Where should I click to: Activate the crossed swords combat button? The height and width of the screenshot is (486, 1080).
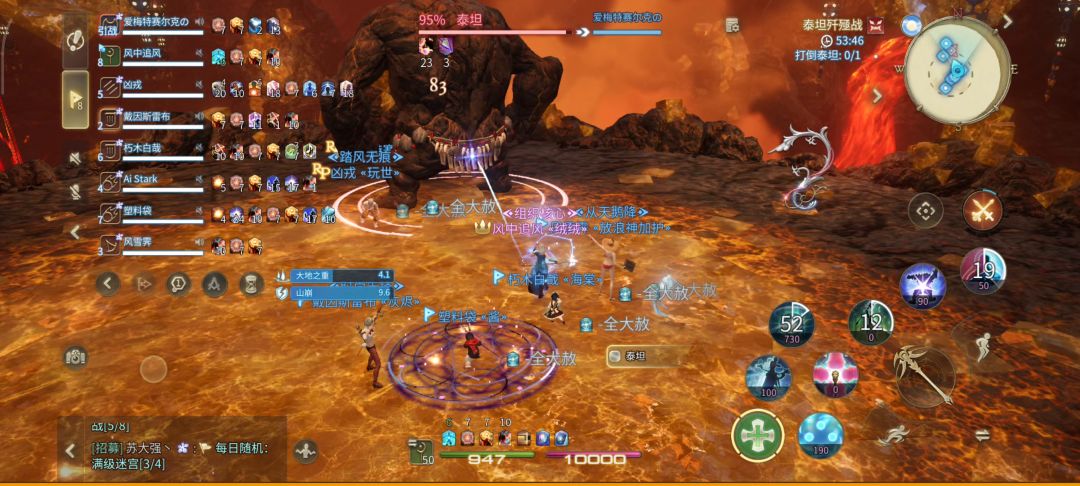[x=982, y=211]
